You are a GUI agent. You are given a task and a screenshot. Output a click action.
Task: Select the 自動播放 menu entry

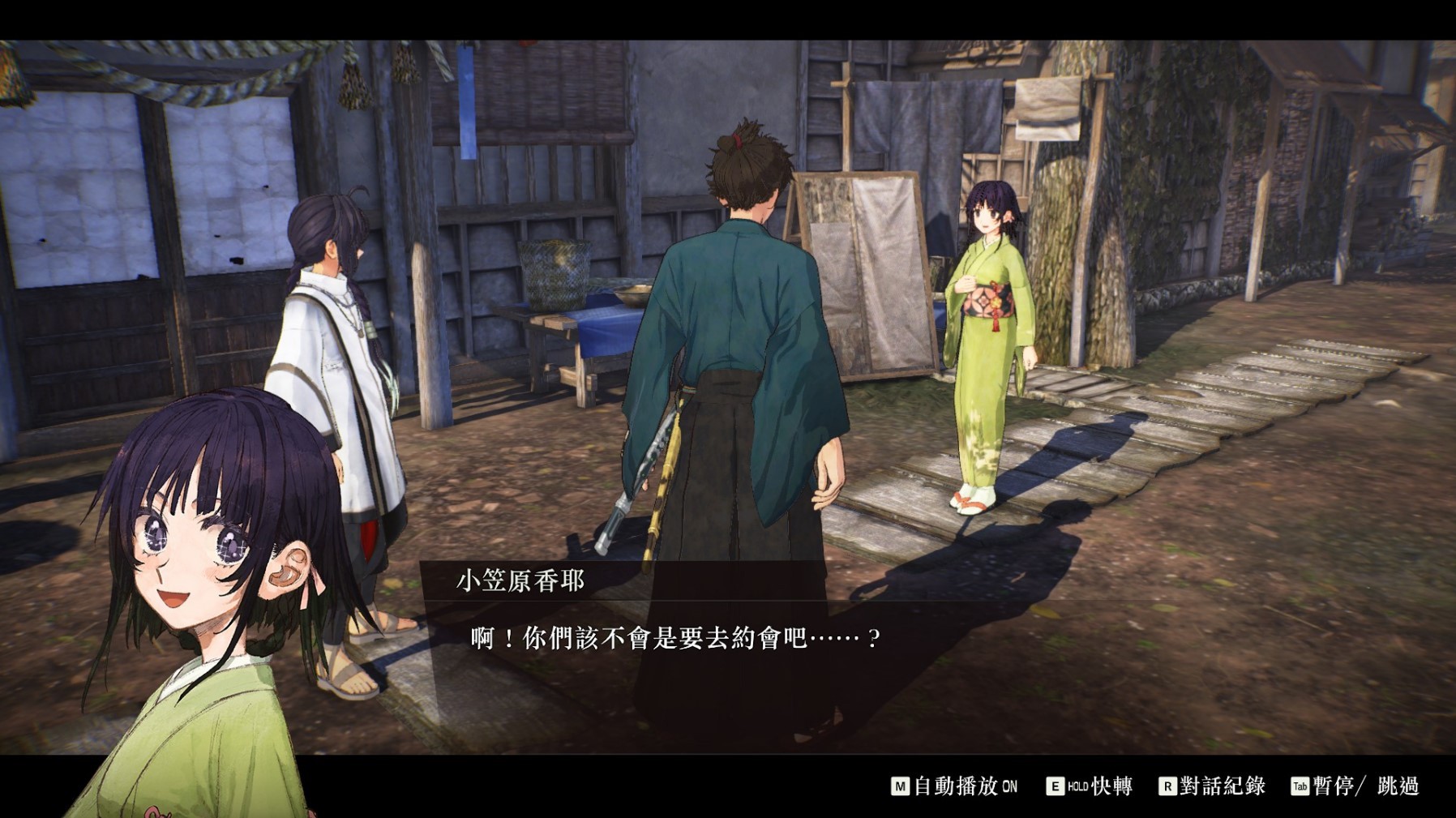pyautogui.click(x=958, y=785)
